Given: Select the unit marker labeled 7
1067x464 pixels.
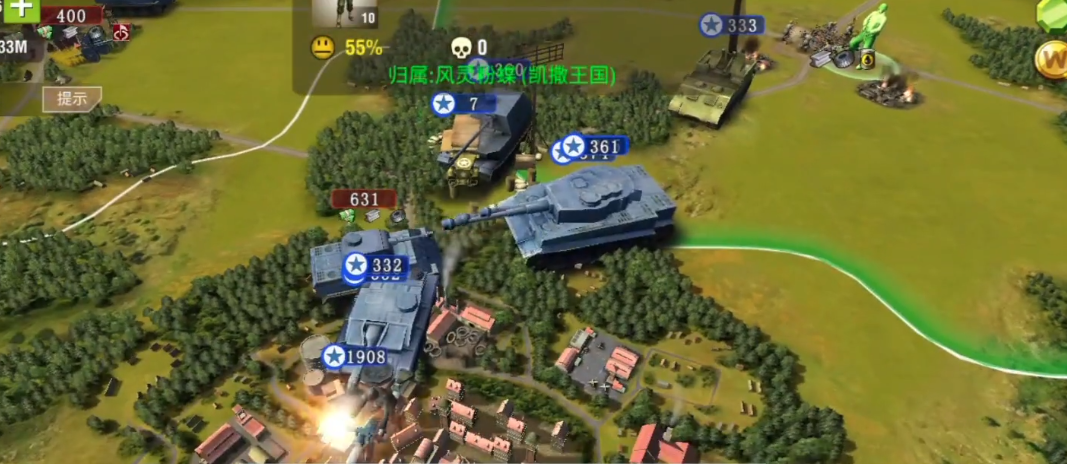Looking at the screenshot, I should click(465, 103).
